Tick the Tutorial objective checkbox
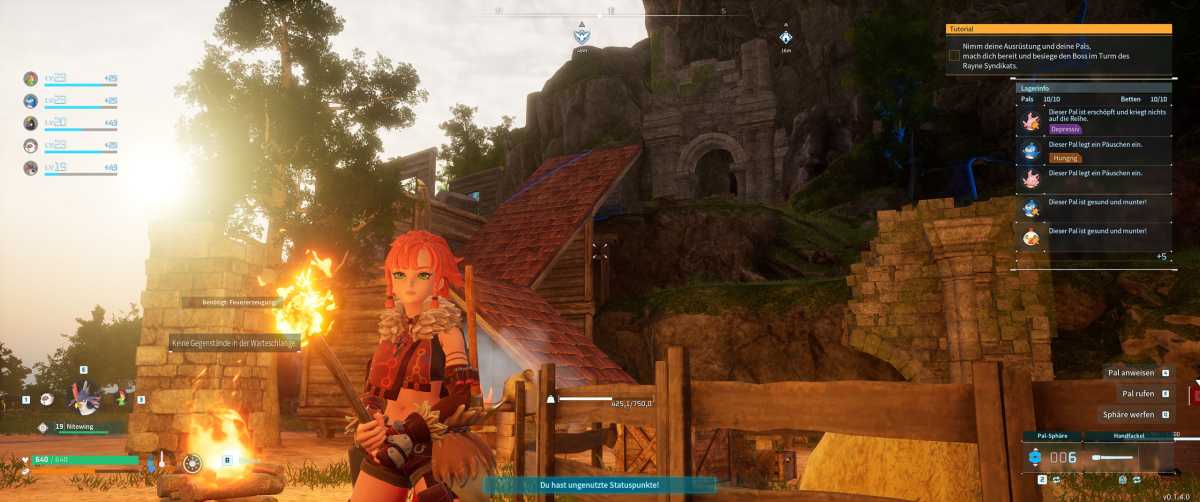 954,56
